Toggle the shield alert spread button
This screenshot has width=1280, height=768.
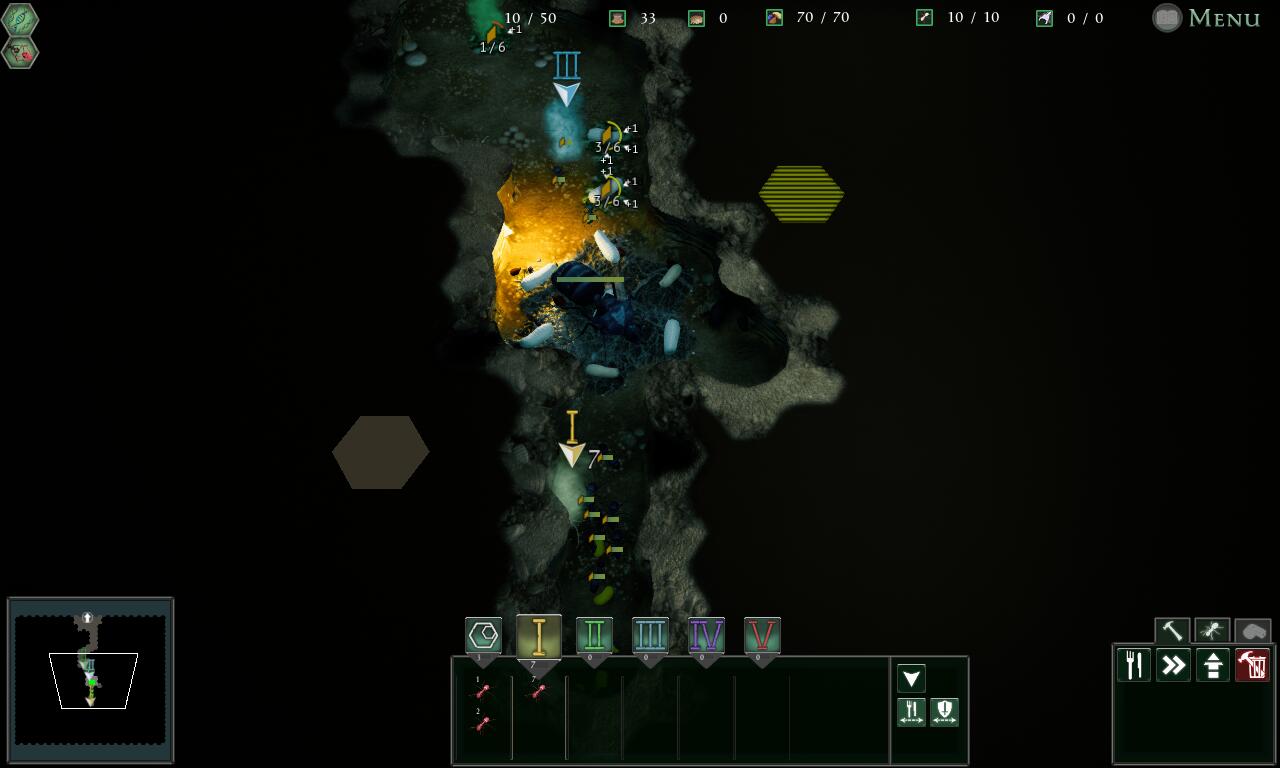(x=944, y=712)
